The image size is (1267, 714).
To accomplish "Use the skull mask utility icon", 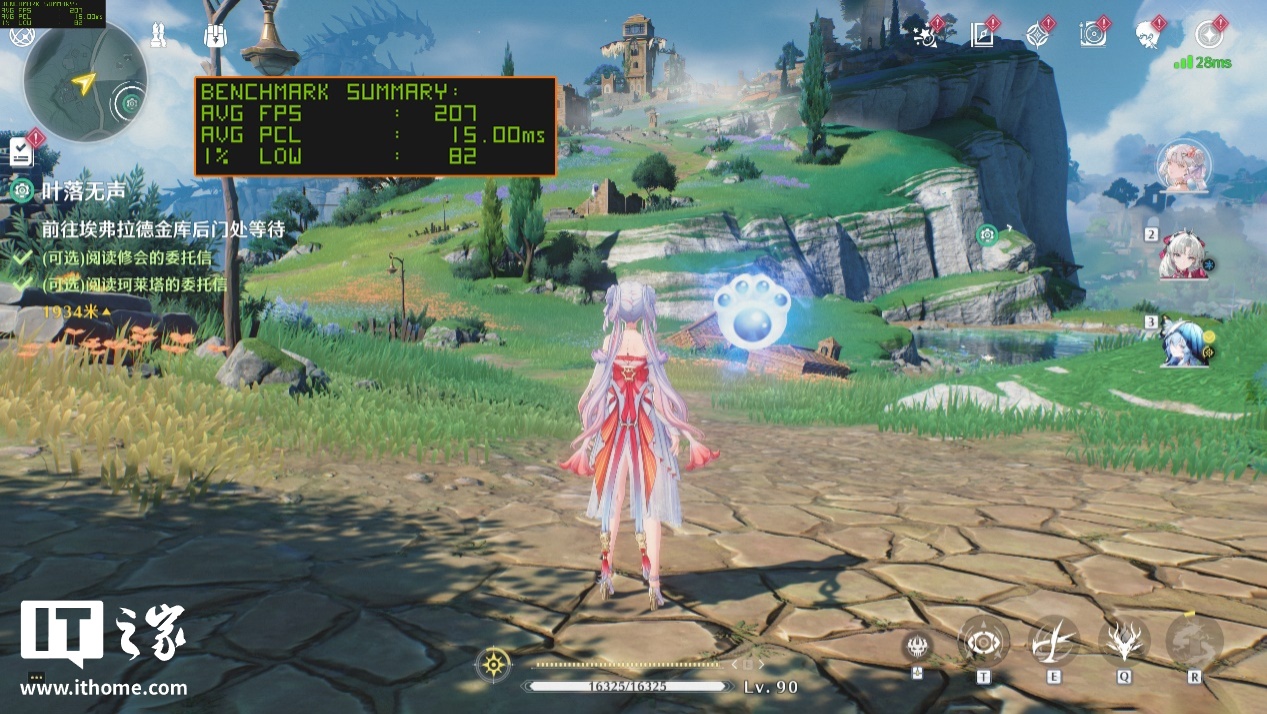I will coord(917,646).
